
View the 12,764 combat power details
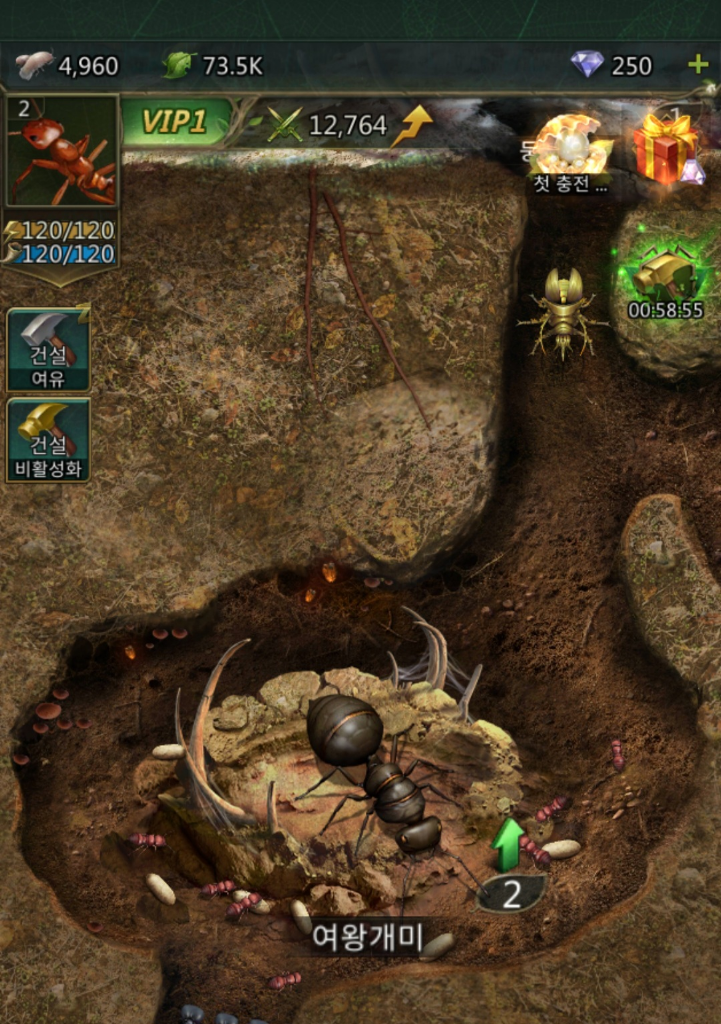(x=346, y=125)
